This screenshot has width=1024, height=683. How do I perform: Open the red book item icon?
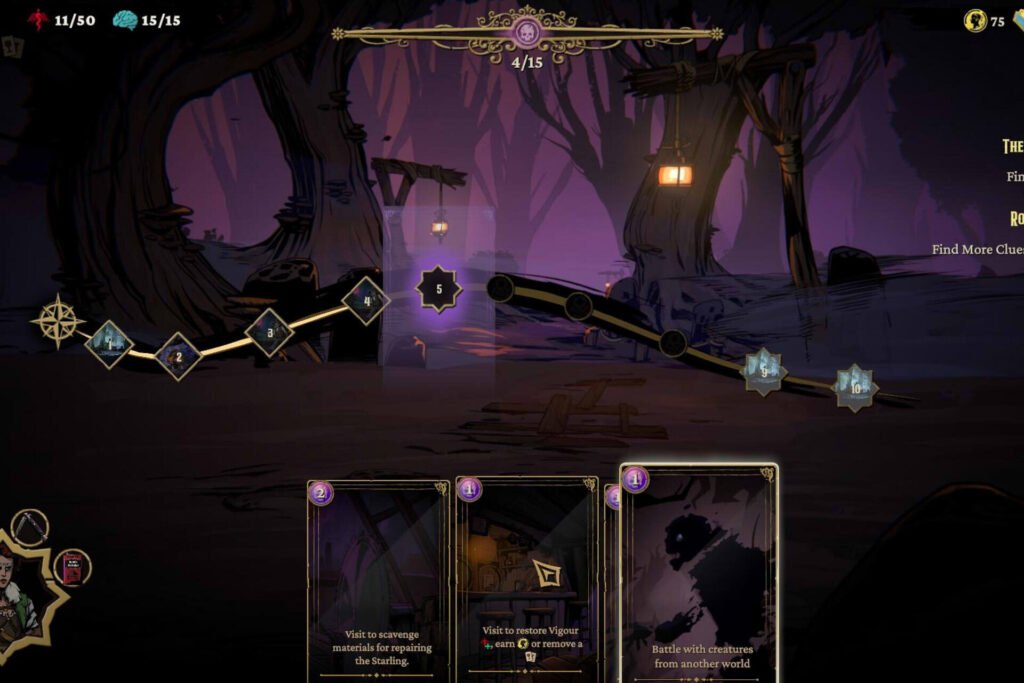[72, 567]
